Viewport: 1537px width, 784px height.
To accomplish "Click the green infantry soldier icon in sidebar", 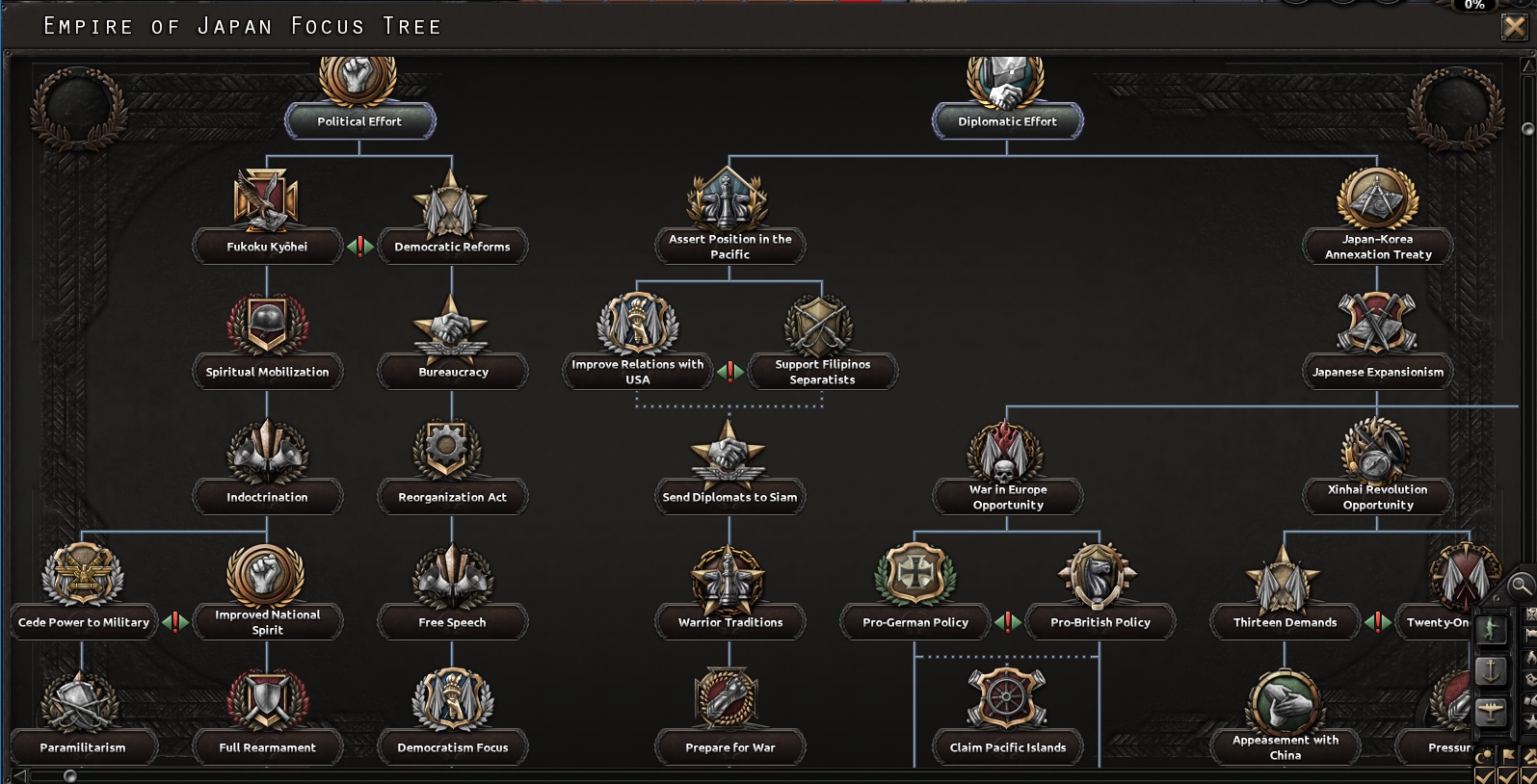I will click(x=1491, y=628).
